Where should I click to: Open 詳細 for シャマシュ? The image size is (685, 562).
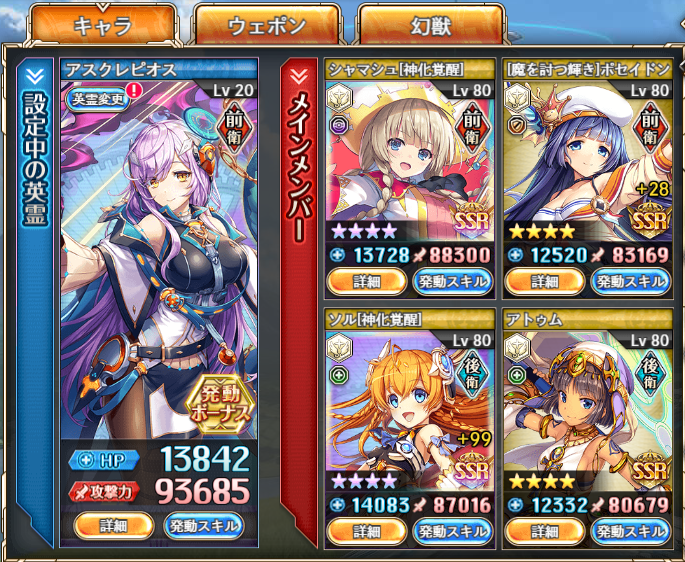[x=367, y=281]
